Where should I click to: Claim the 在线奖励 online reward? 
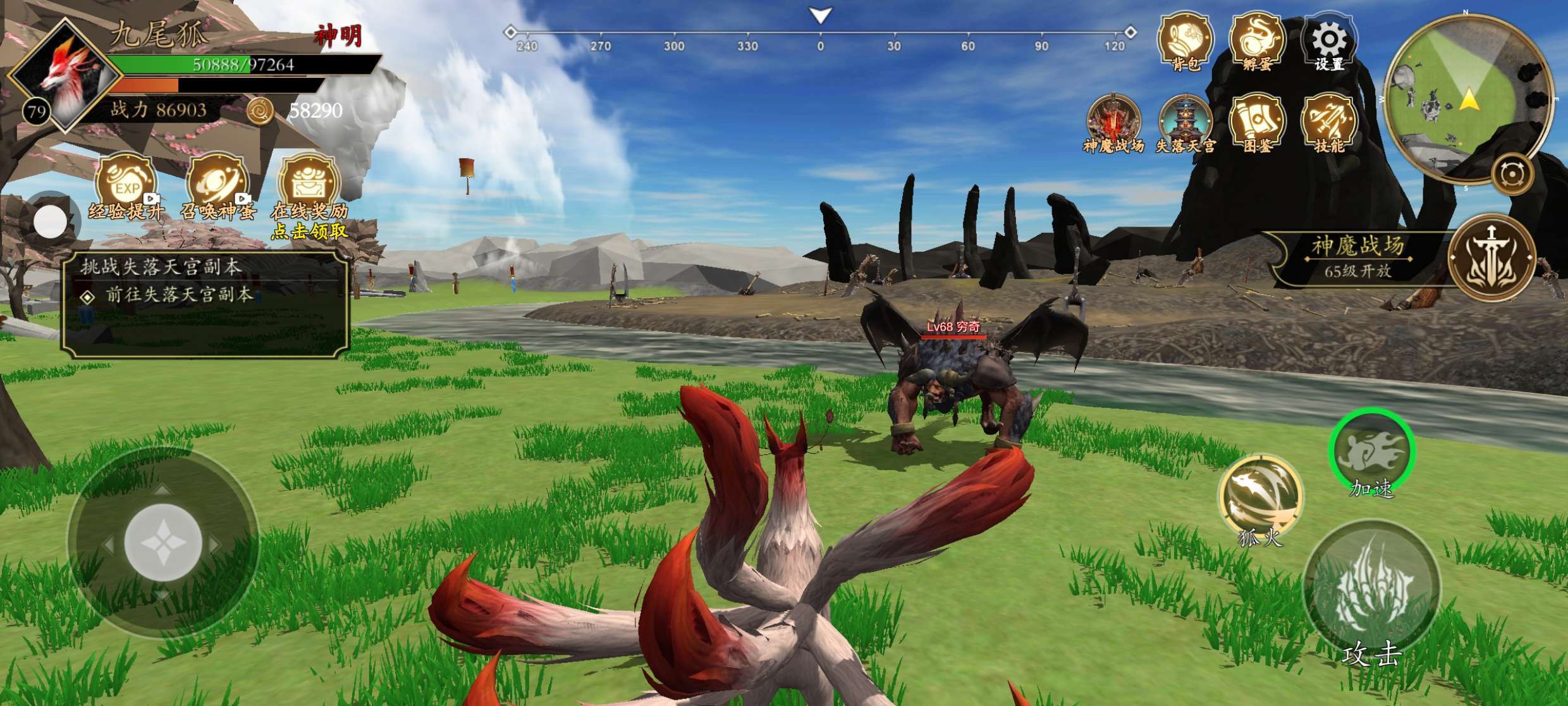click(309, 187)
